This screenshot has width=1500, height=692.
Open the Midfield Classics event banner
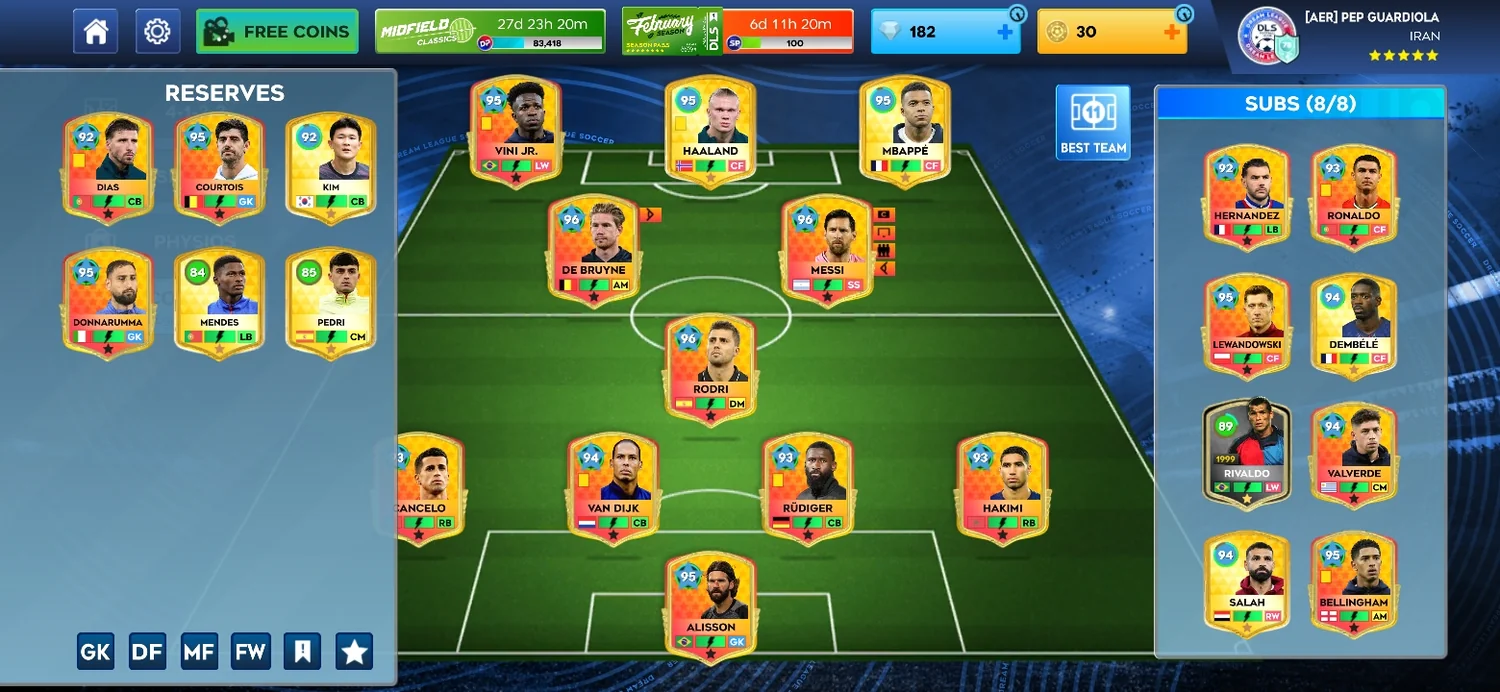coord(490,31)
